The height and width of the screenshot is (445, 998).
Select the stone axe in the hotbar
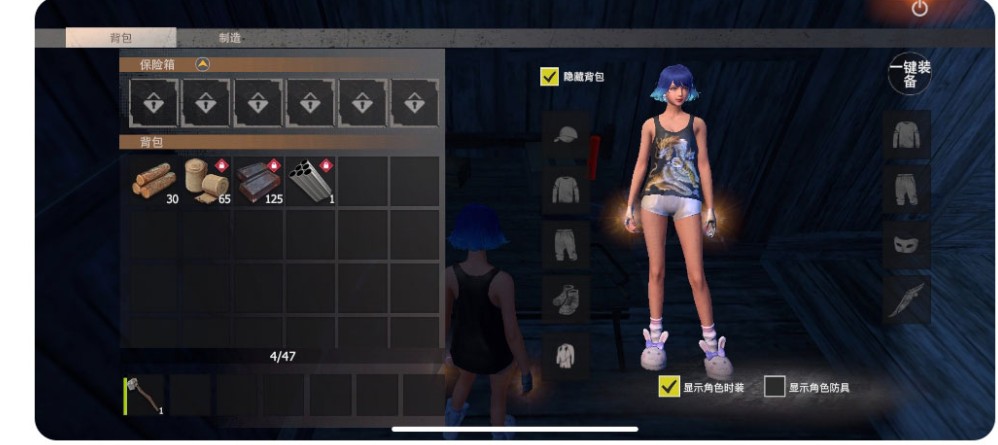click(144, 395)
